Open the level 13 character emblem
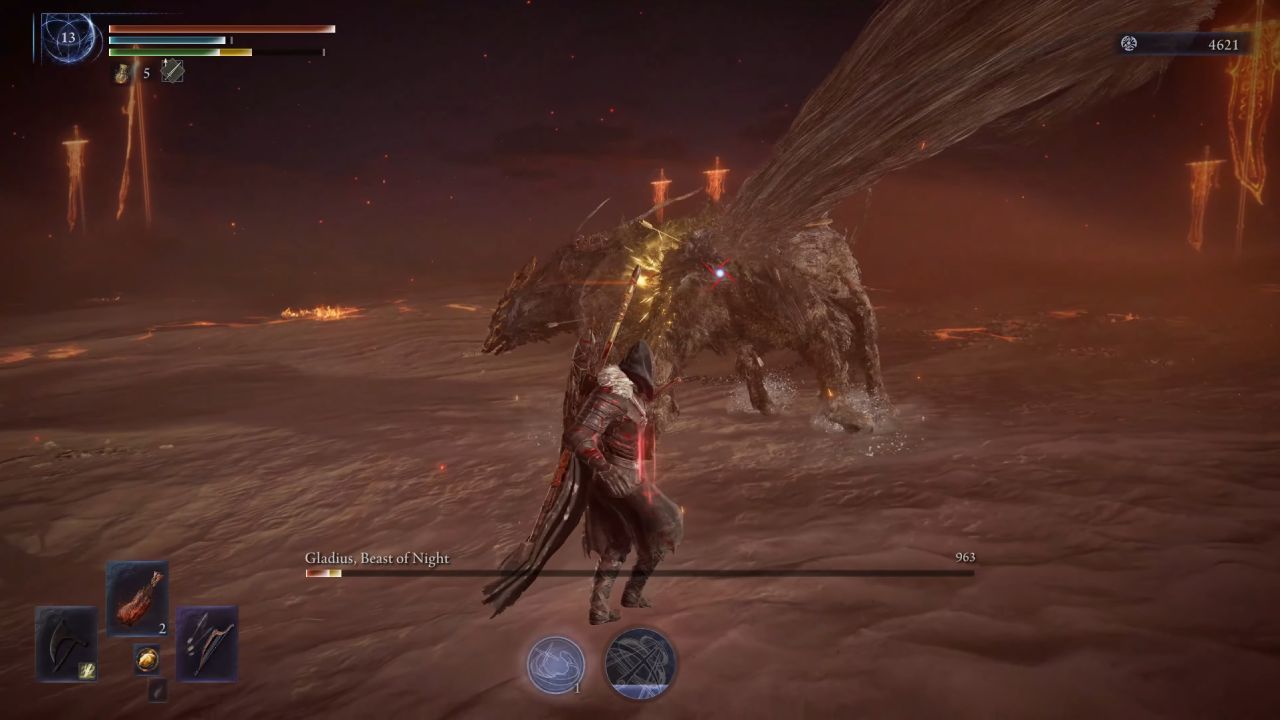Viewport: 1280px width, 720px height. pos(68,38)
